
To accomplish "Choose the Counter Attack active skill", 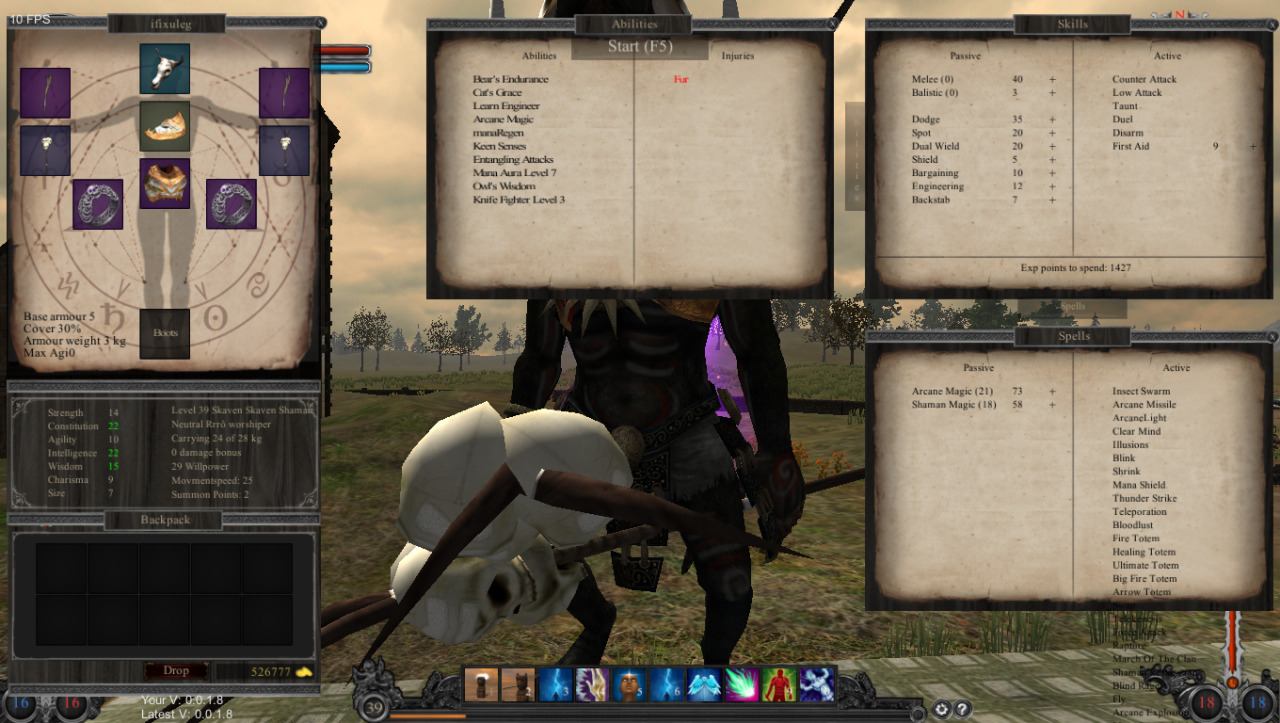I will 1144,80.
